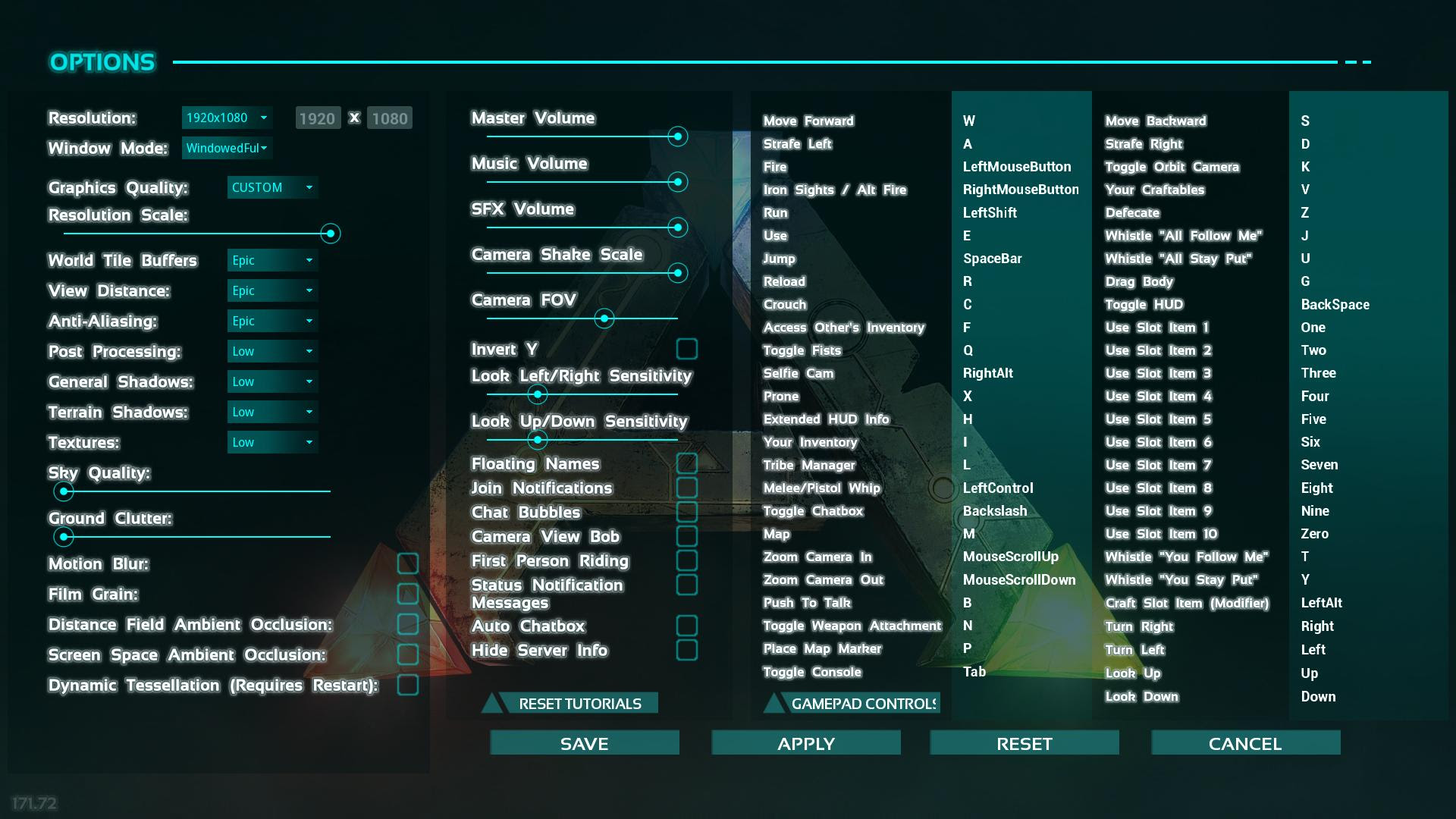1456x819 pixels.
Task: Open the Textures quality dropdown
Action: point(271,442)
